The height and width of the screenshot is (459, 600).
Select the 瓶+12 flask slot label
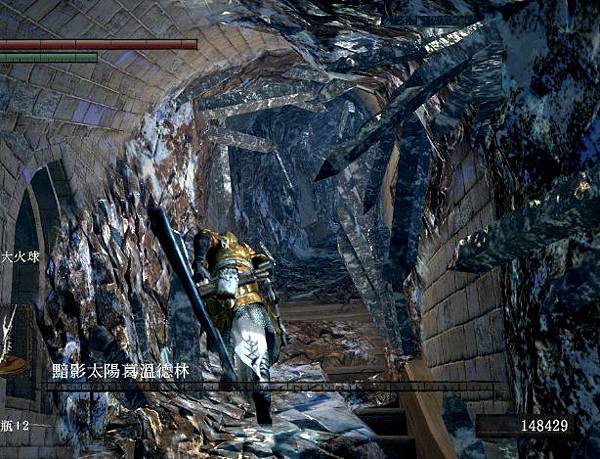pos(14,425)
